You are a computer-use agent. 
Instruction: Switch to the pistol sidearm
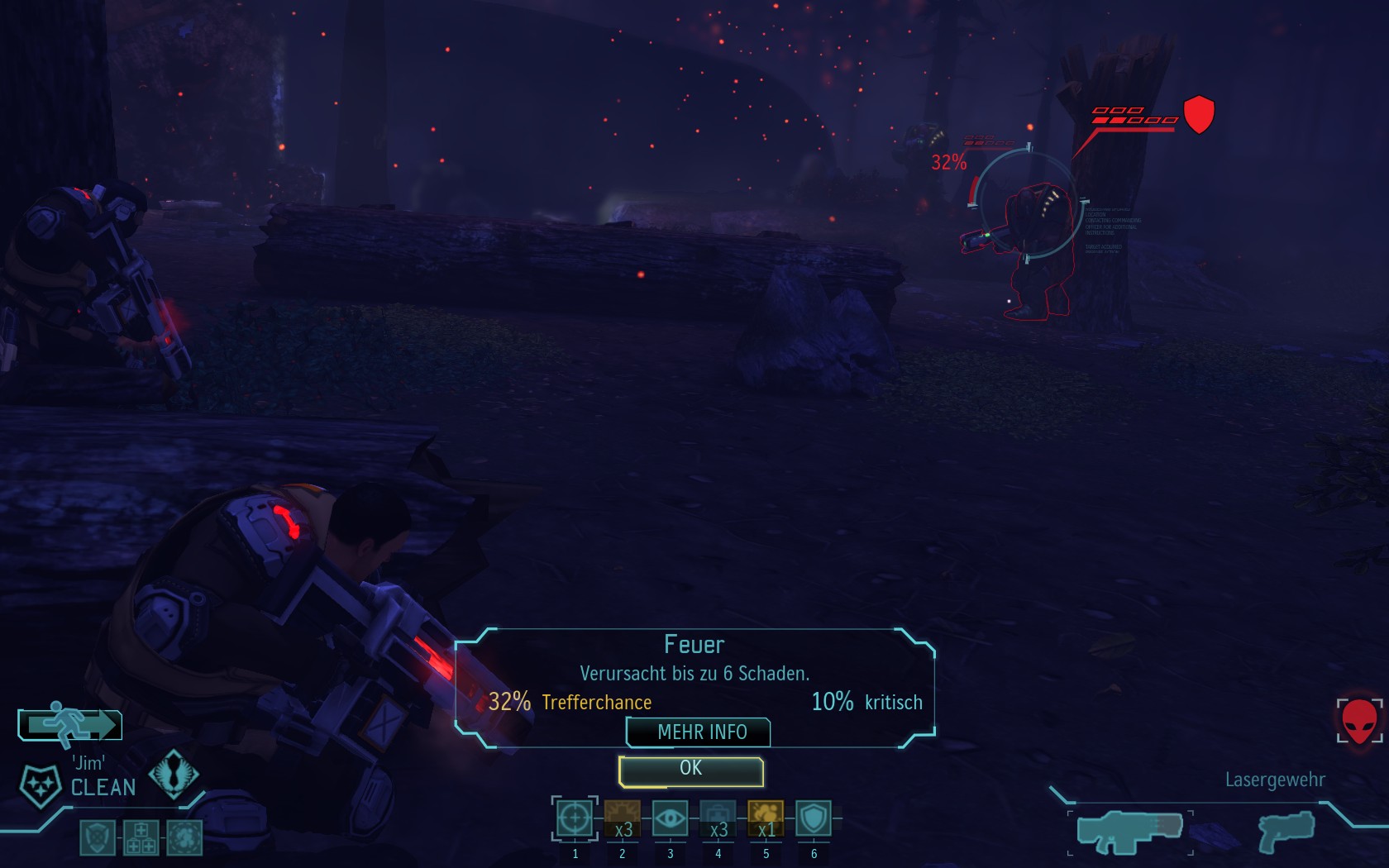[x=1286, y=832]
